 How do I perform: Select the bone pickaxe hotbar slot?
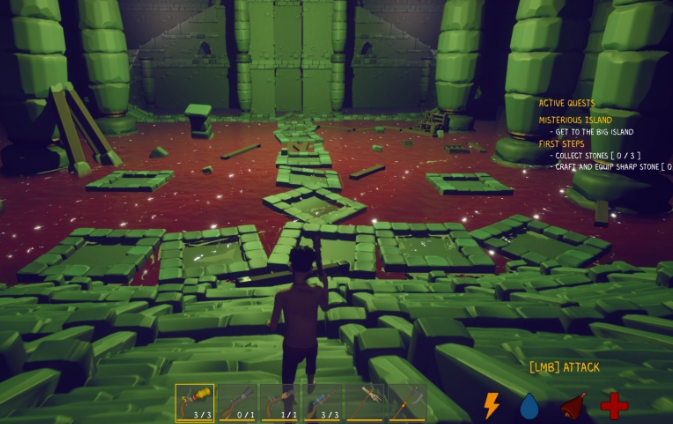point(366,403)
